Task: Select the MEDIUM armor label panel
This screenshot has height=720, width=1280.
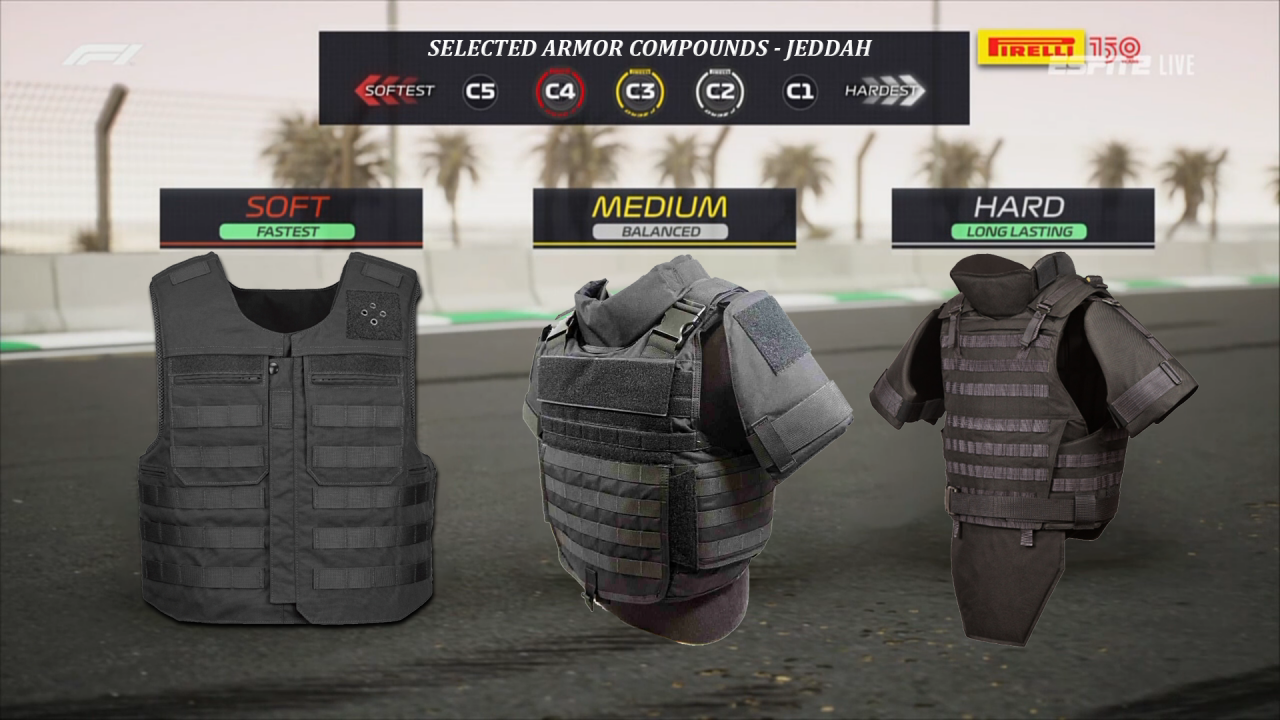Action: [x=664, y=217]
